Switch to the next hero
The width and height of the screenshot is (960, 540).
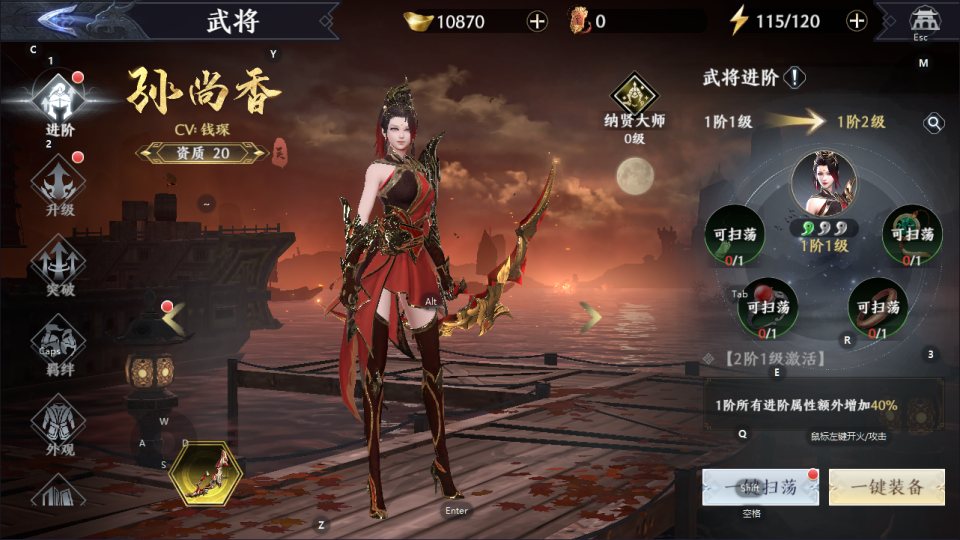591,318
